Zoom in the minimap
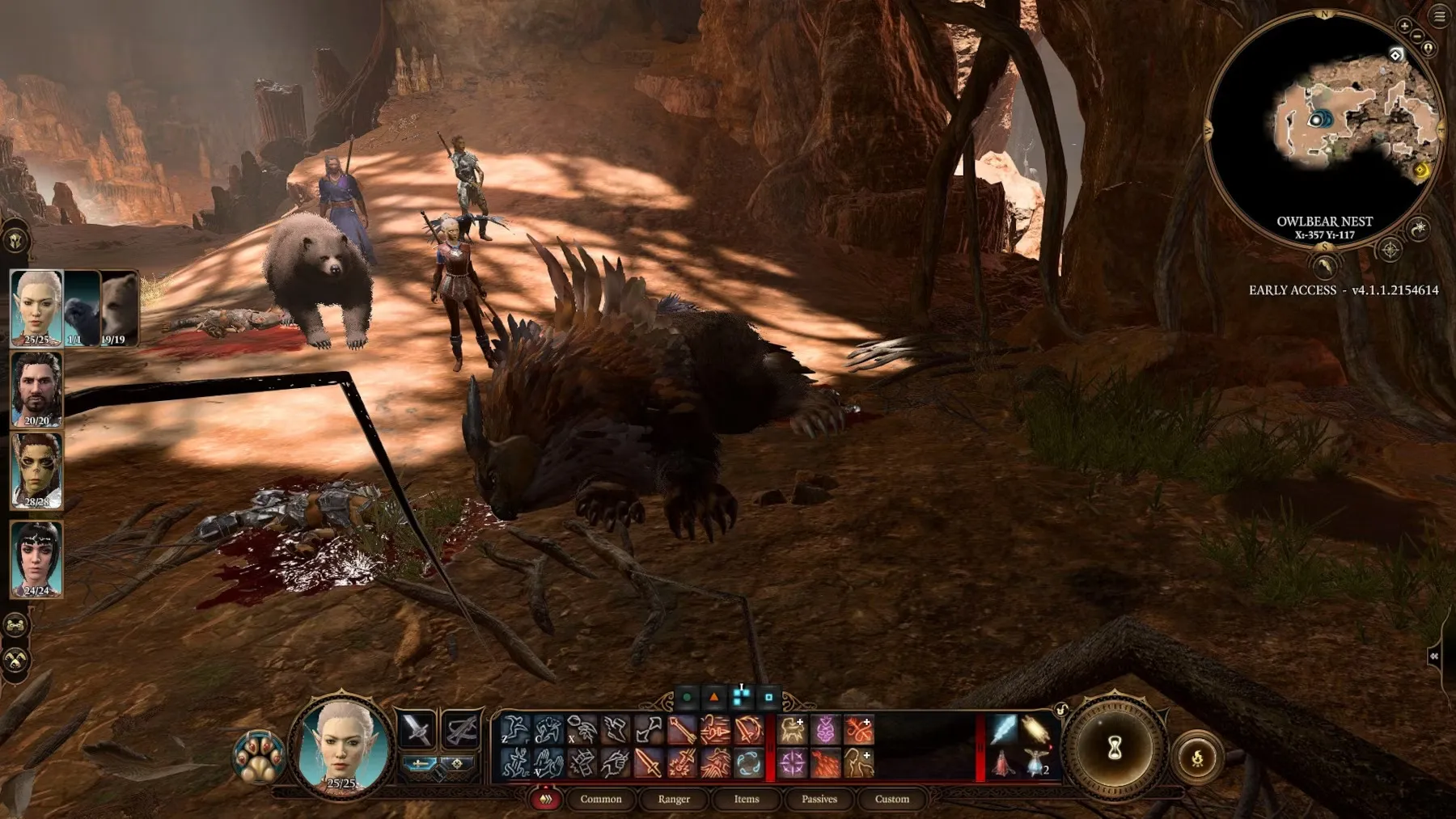This screenshot has height=819, width=1456. coord(1404,26)
